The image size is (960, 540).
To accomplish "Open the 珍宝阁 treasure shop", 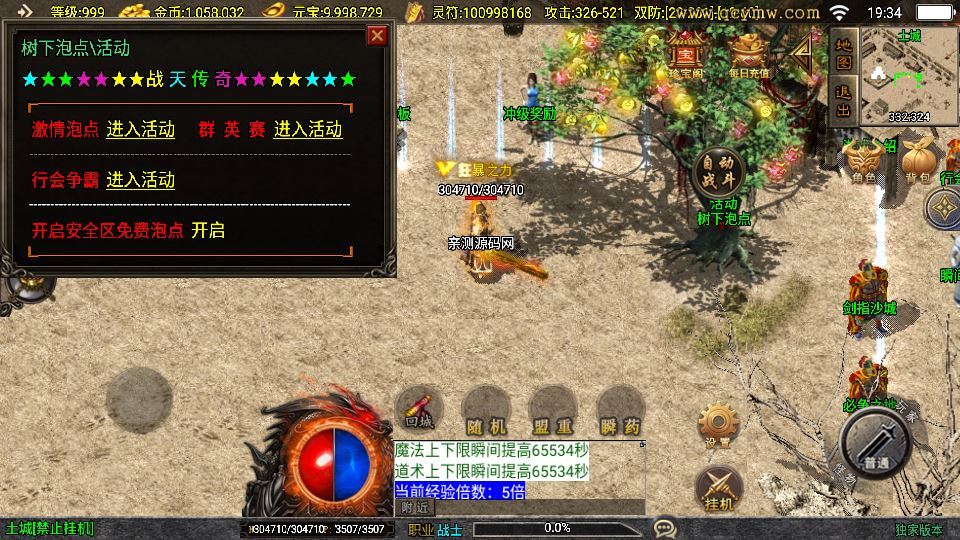I will click(x=686, y=57).
